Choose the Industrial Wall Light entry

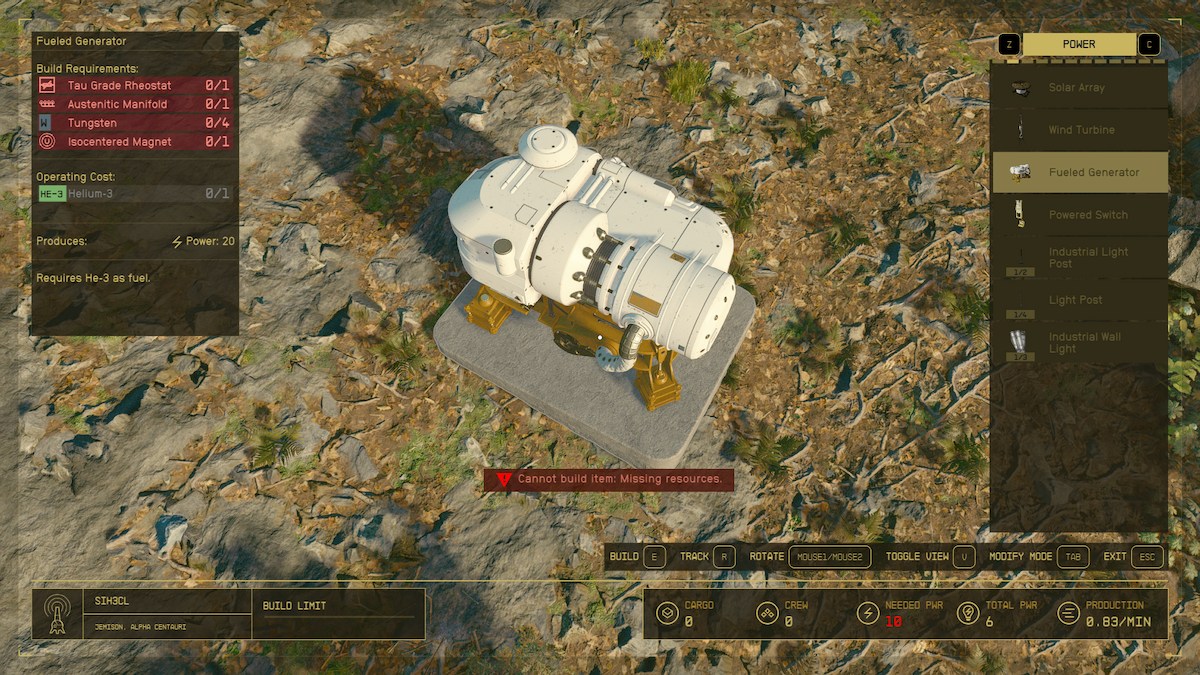point(1080,343)
